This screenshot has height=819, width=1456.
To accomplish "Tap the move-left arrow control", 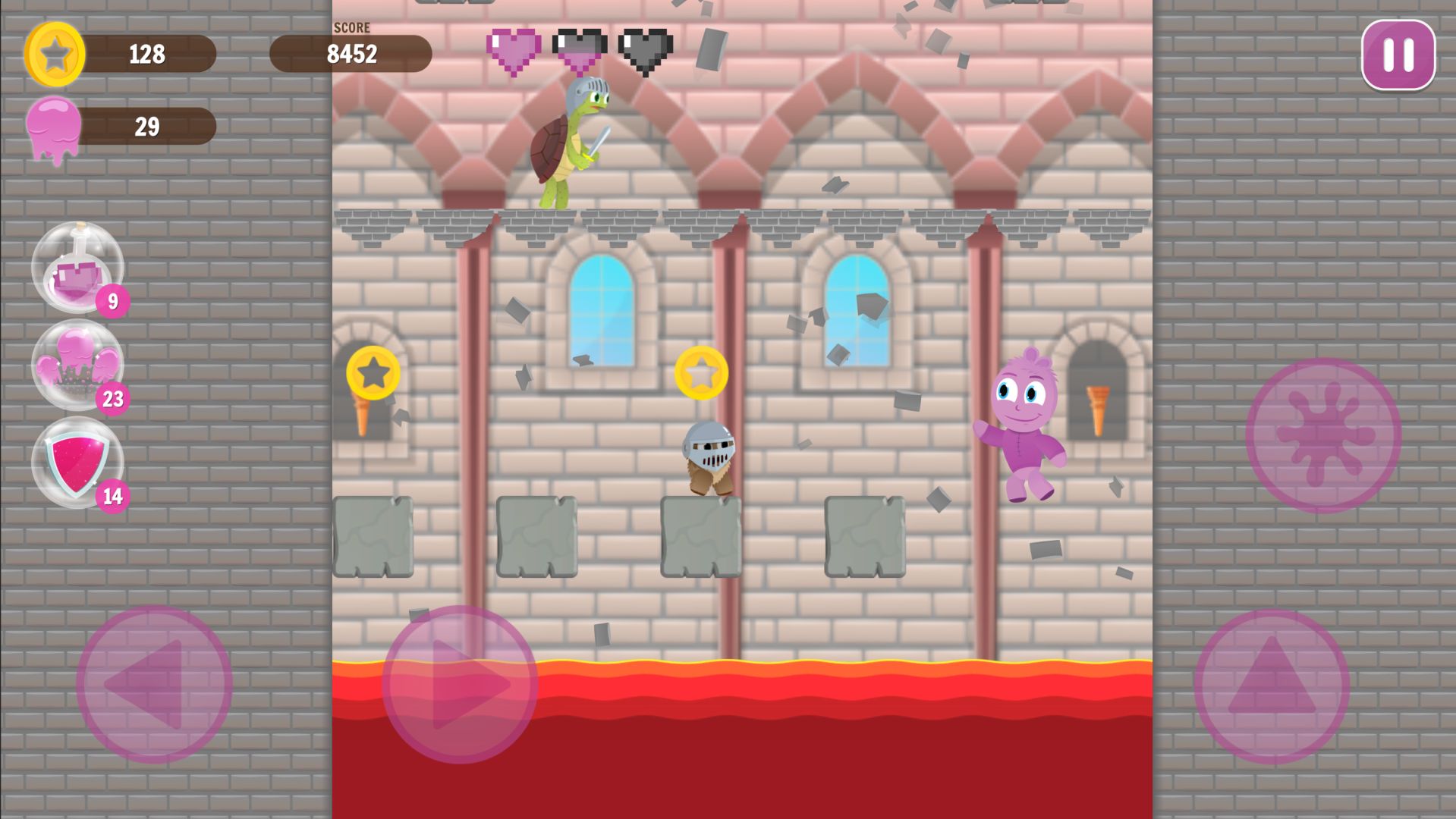I will [154, 684].
